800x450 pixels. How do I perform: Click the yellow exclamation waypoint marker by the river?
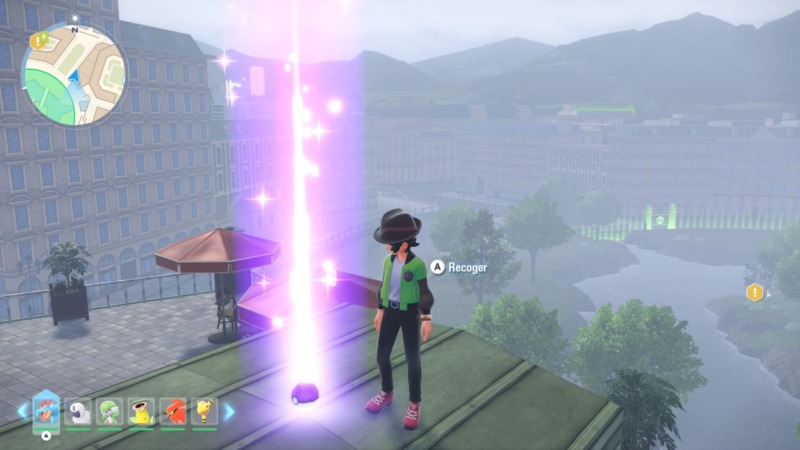pyautogui.click(x=754, y=292)
